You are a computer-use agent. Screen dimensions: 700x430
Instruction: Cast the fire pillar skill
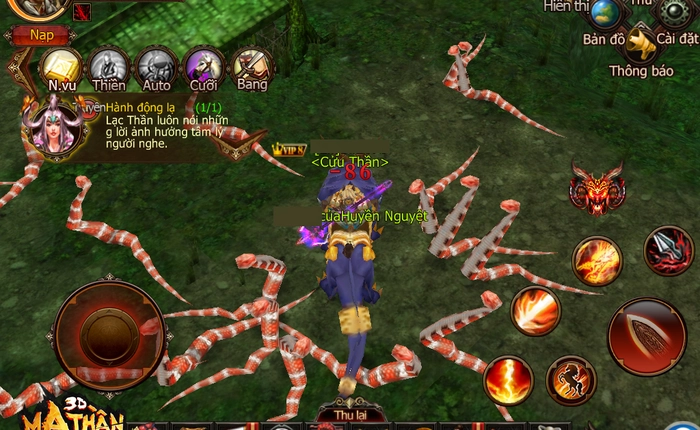[x=509, y=380]
